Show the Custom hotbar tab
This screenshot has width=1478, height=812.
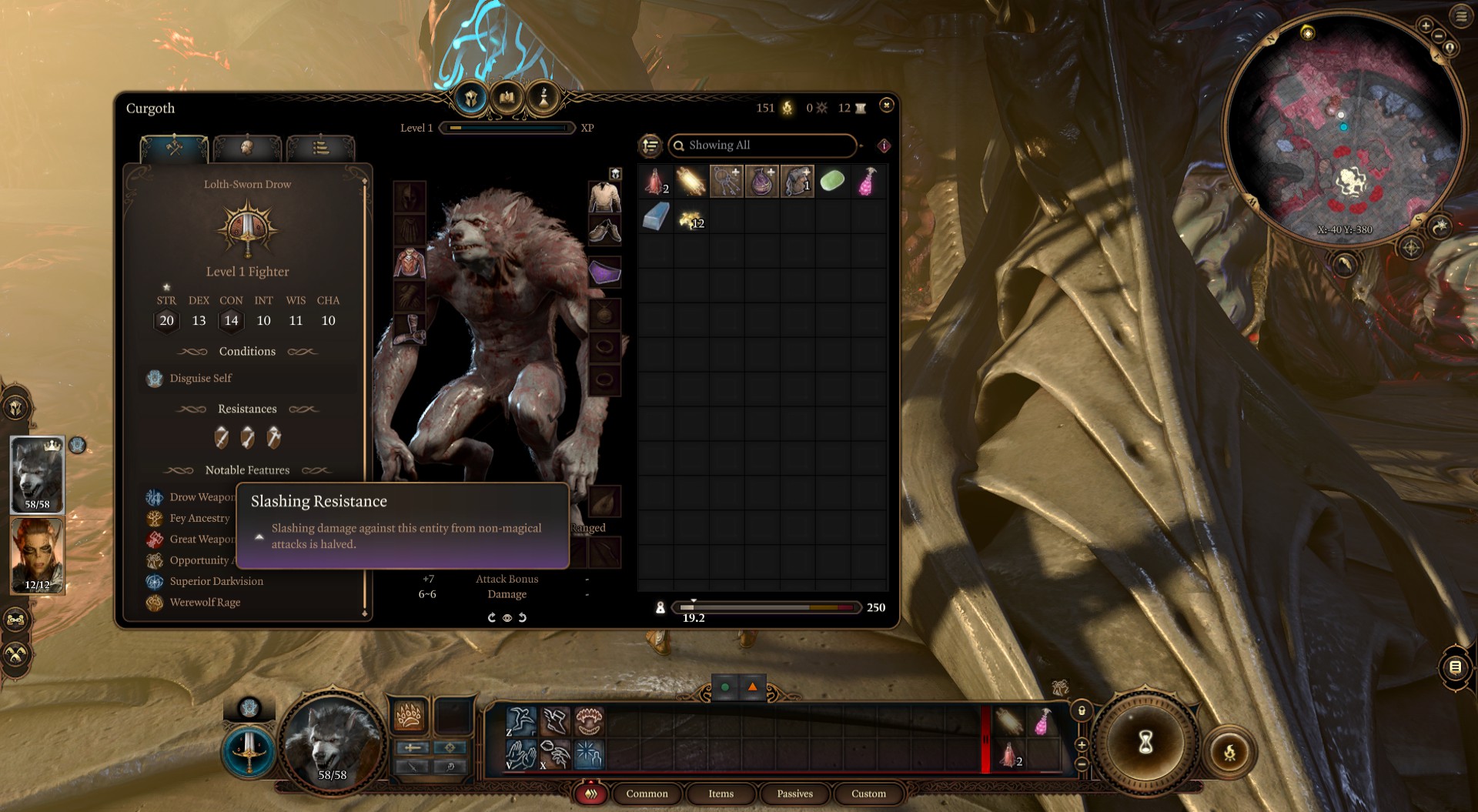(x=868, y=794)
